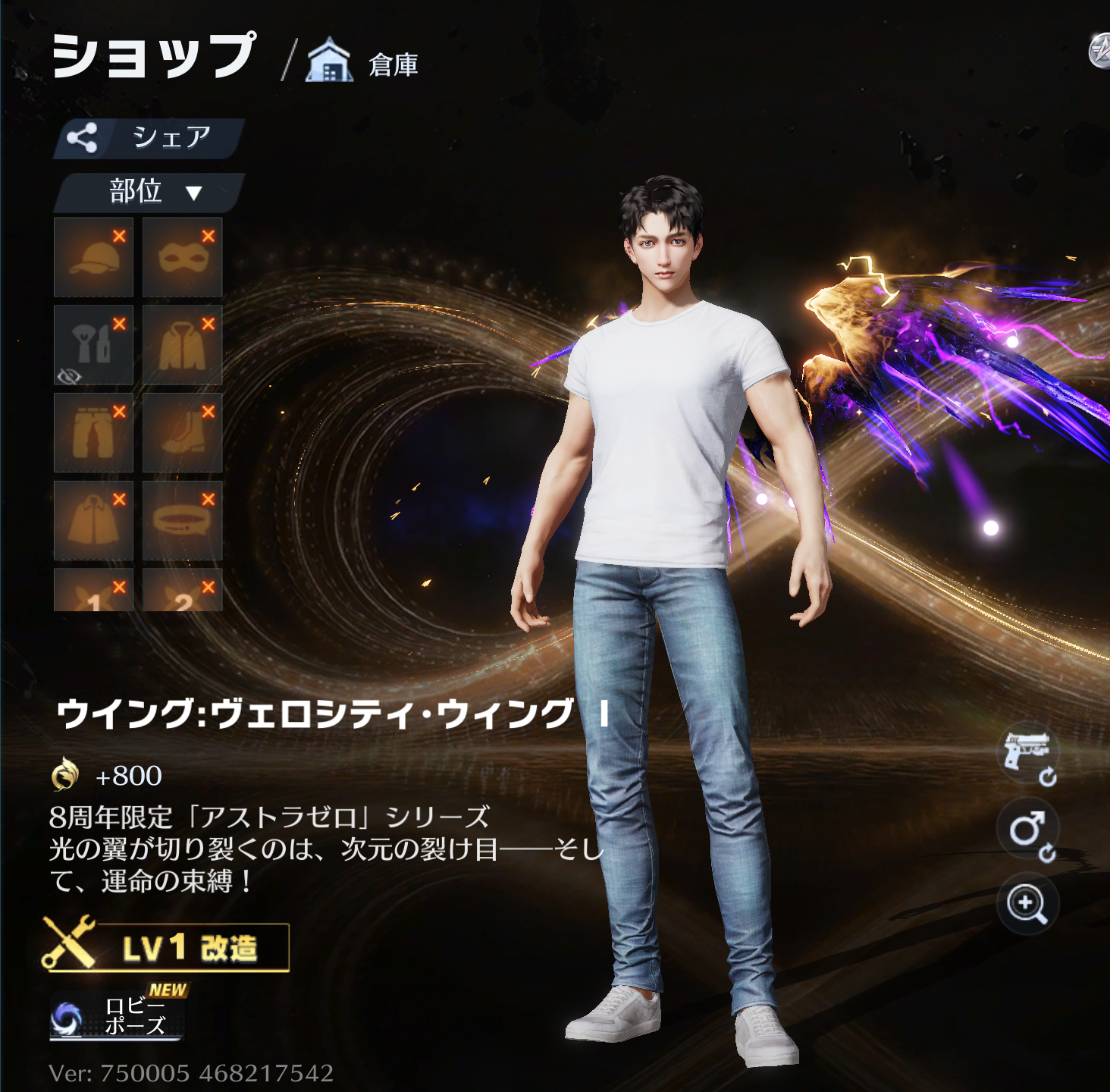Choose the jacket outerwear slot
Screen dimensions: 1110x1092
pyautogui.click(x=182, y=345)
